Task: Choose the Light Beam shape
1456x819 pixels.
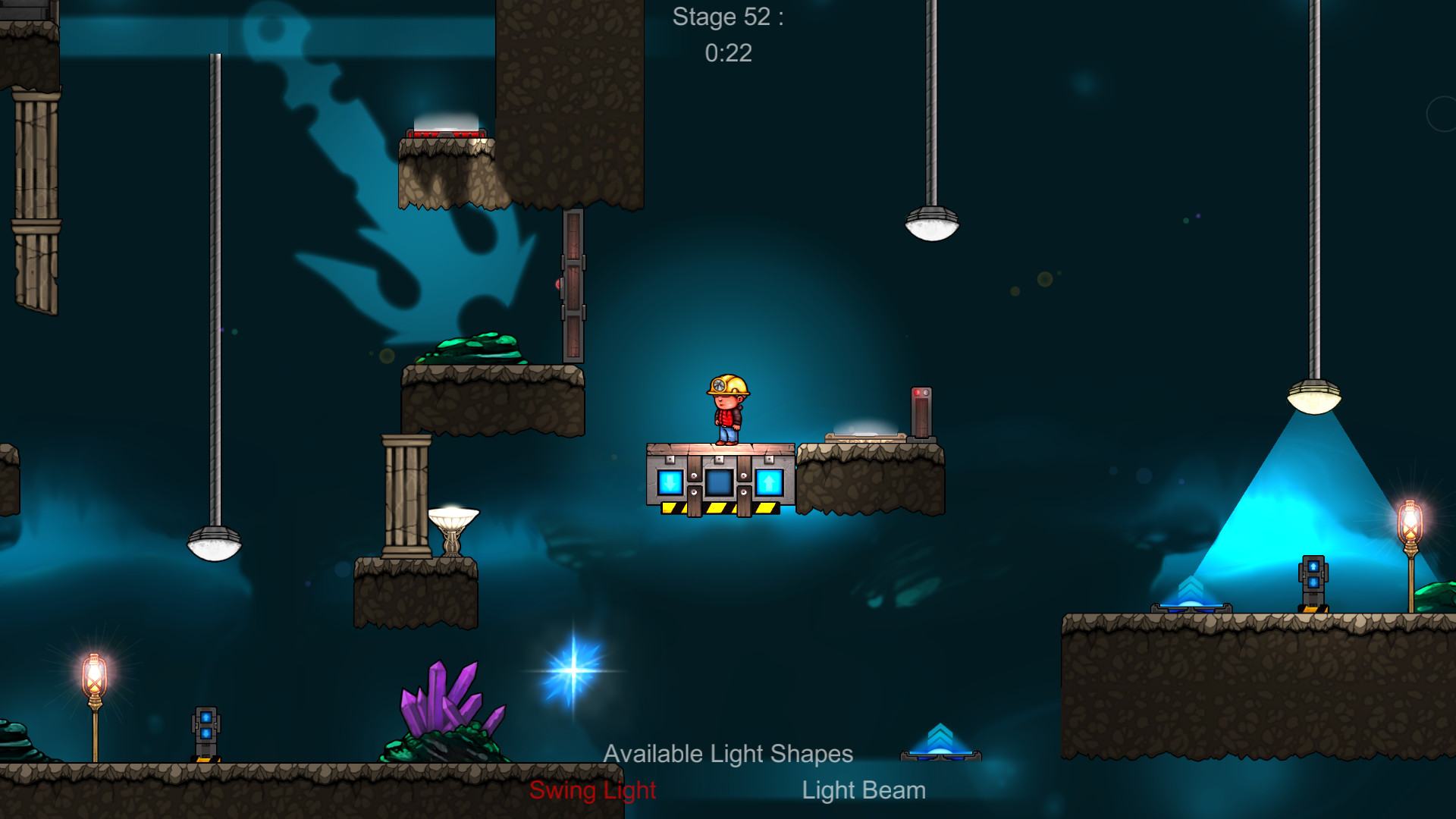Action: (x=864, y=790)
